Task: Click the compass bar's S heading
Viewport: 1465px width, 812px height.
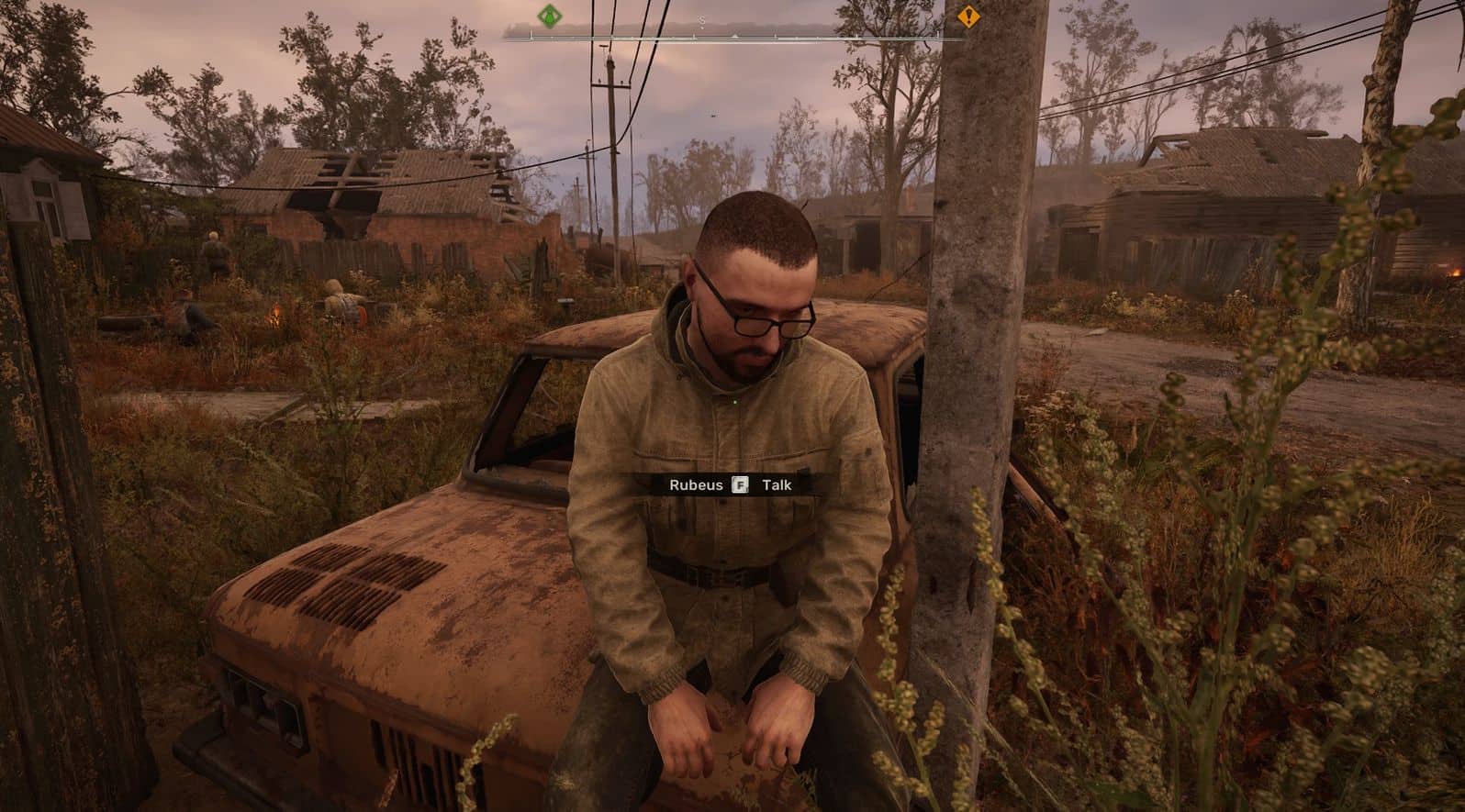Action: pyautogui.click(x=702, y=22)
